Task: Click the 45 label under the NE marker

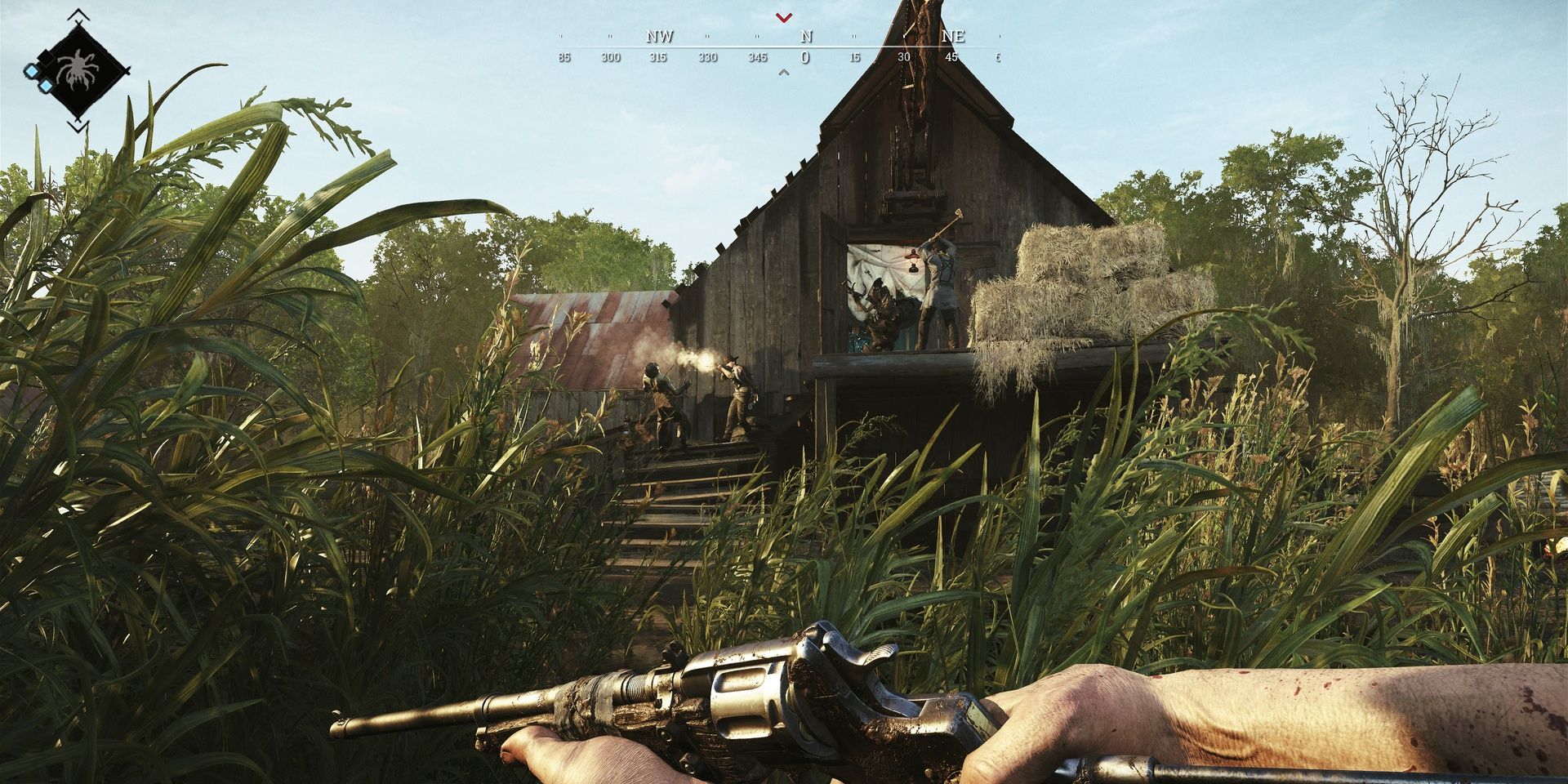Action: (x=952, y=56)
